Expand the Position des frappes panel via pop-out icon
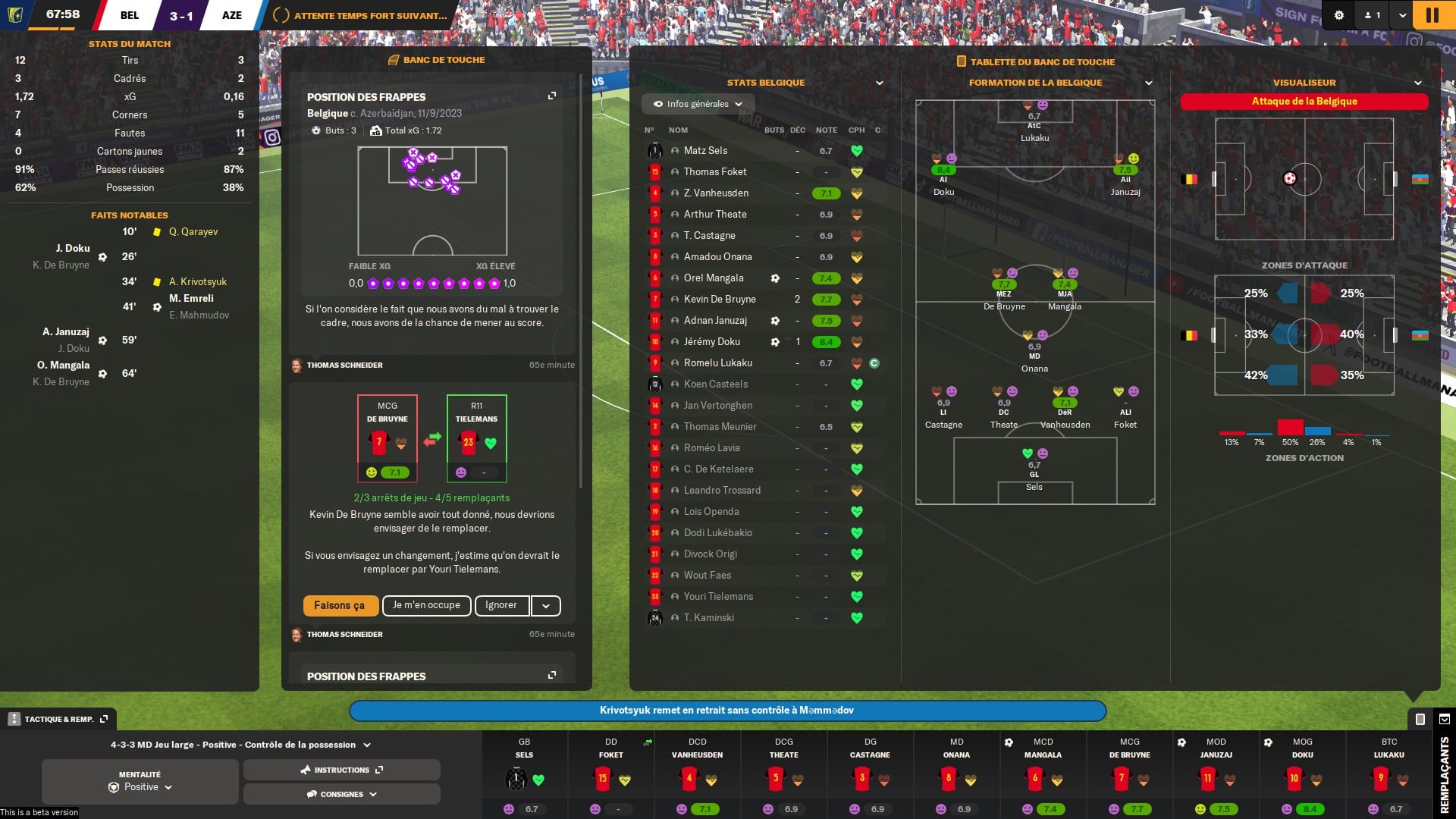 coord(551,96)
